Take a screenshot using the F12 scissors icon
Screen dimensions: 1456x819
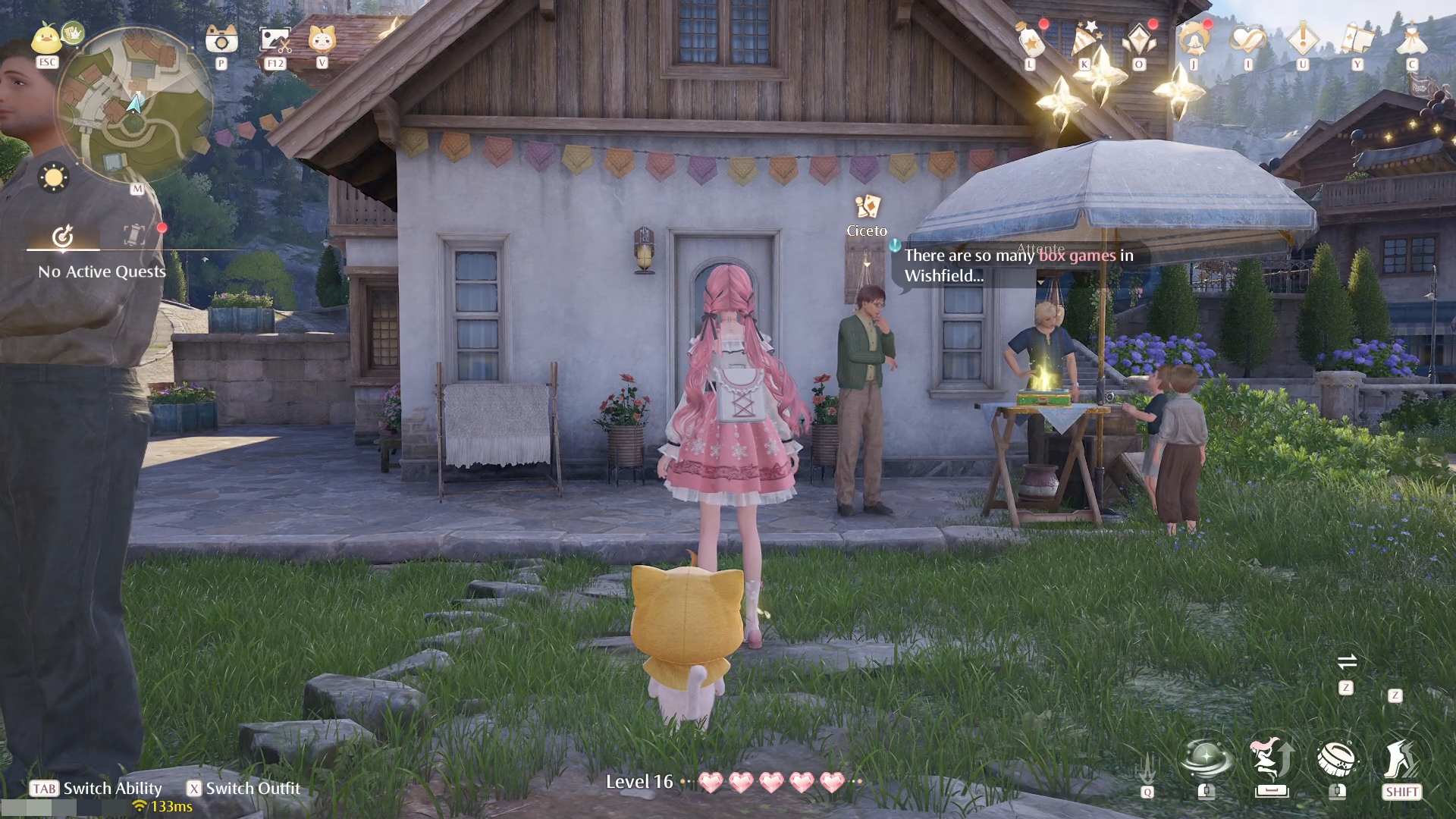(x=275, y=42)
